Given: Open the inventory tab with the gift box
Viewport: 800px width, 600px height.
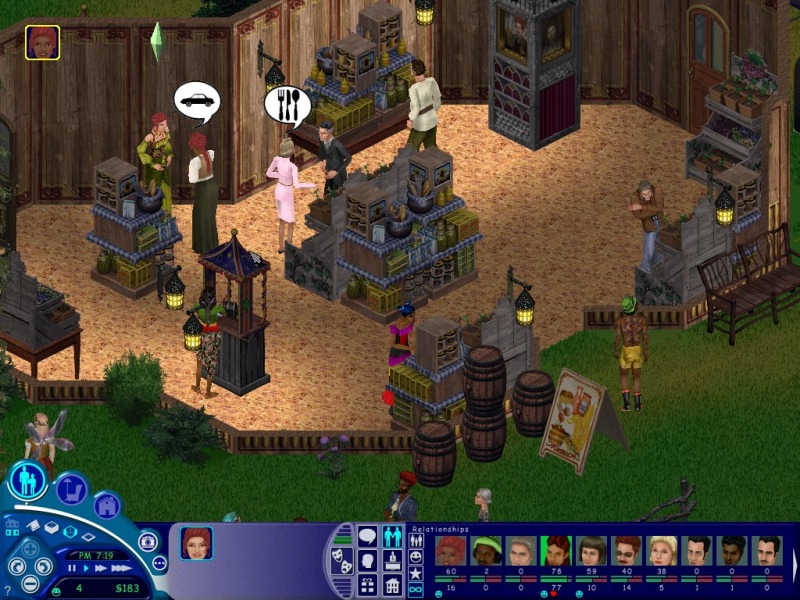Looking at the screenshot, I should (367, 586).
